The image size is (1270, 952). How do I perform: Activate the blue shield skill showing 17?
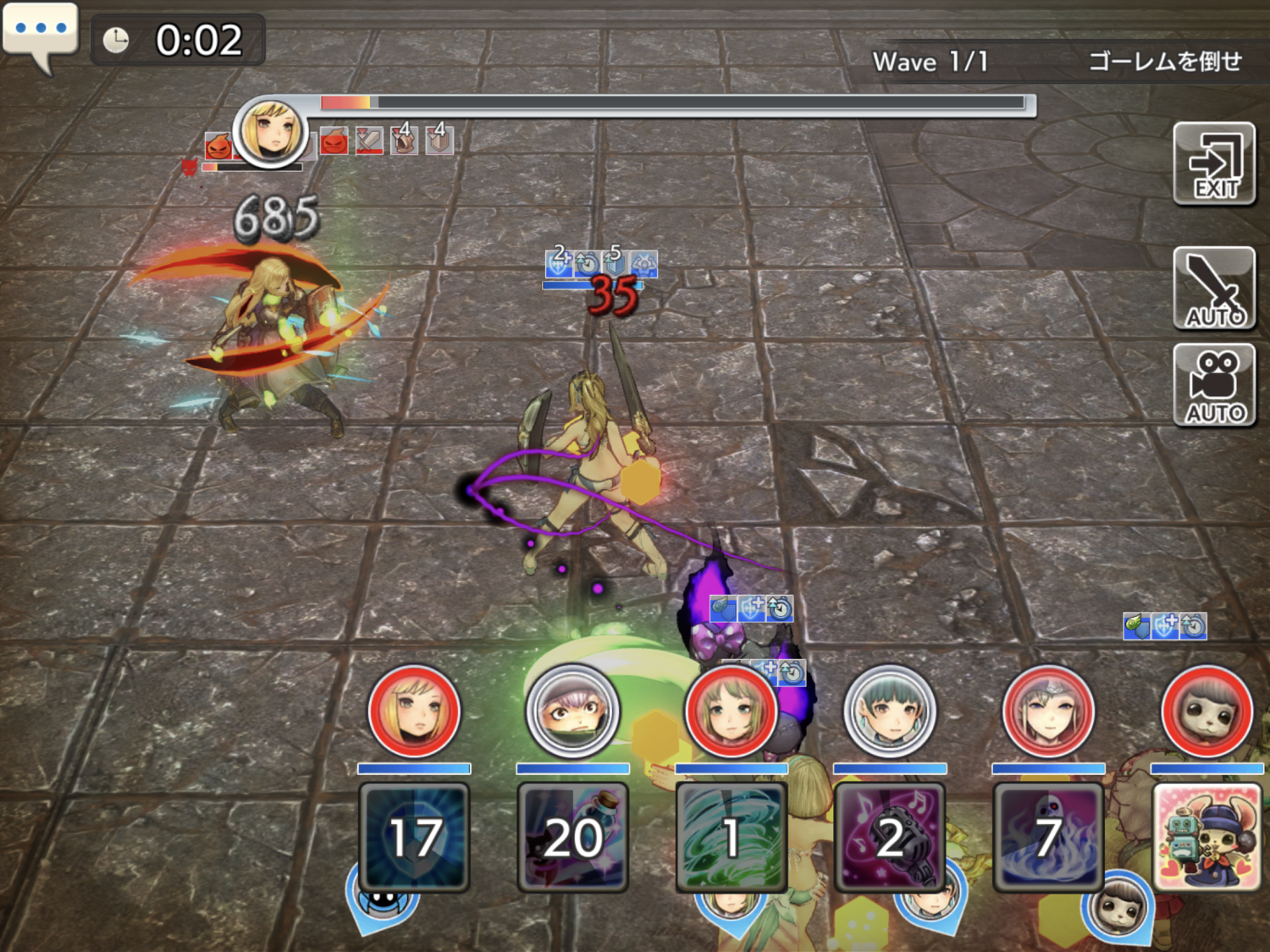[414, 836]
